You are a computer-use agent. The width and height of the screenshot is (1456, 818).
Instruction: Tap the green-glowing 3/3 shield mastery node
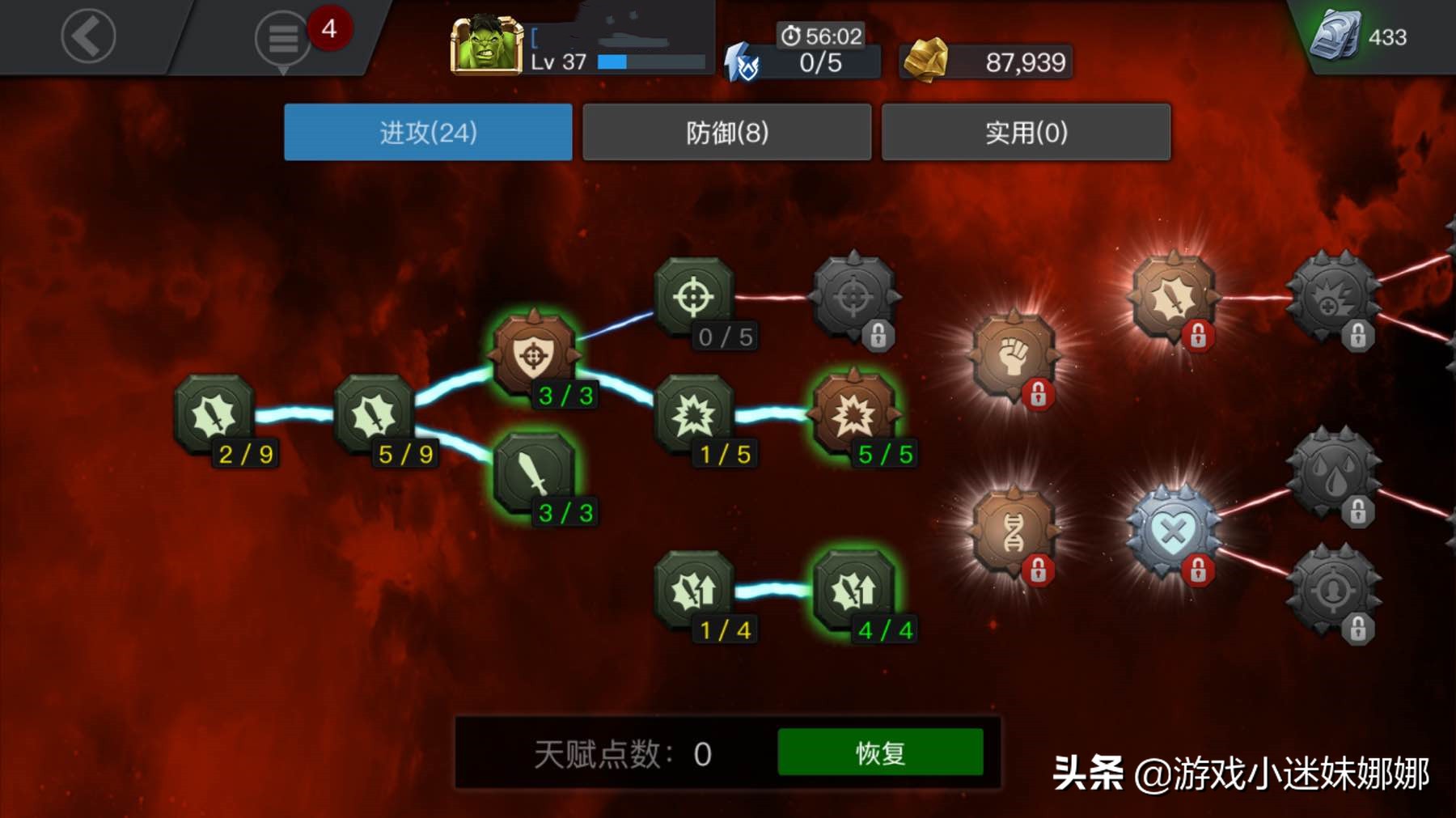(534, 354)
